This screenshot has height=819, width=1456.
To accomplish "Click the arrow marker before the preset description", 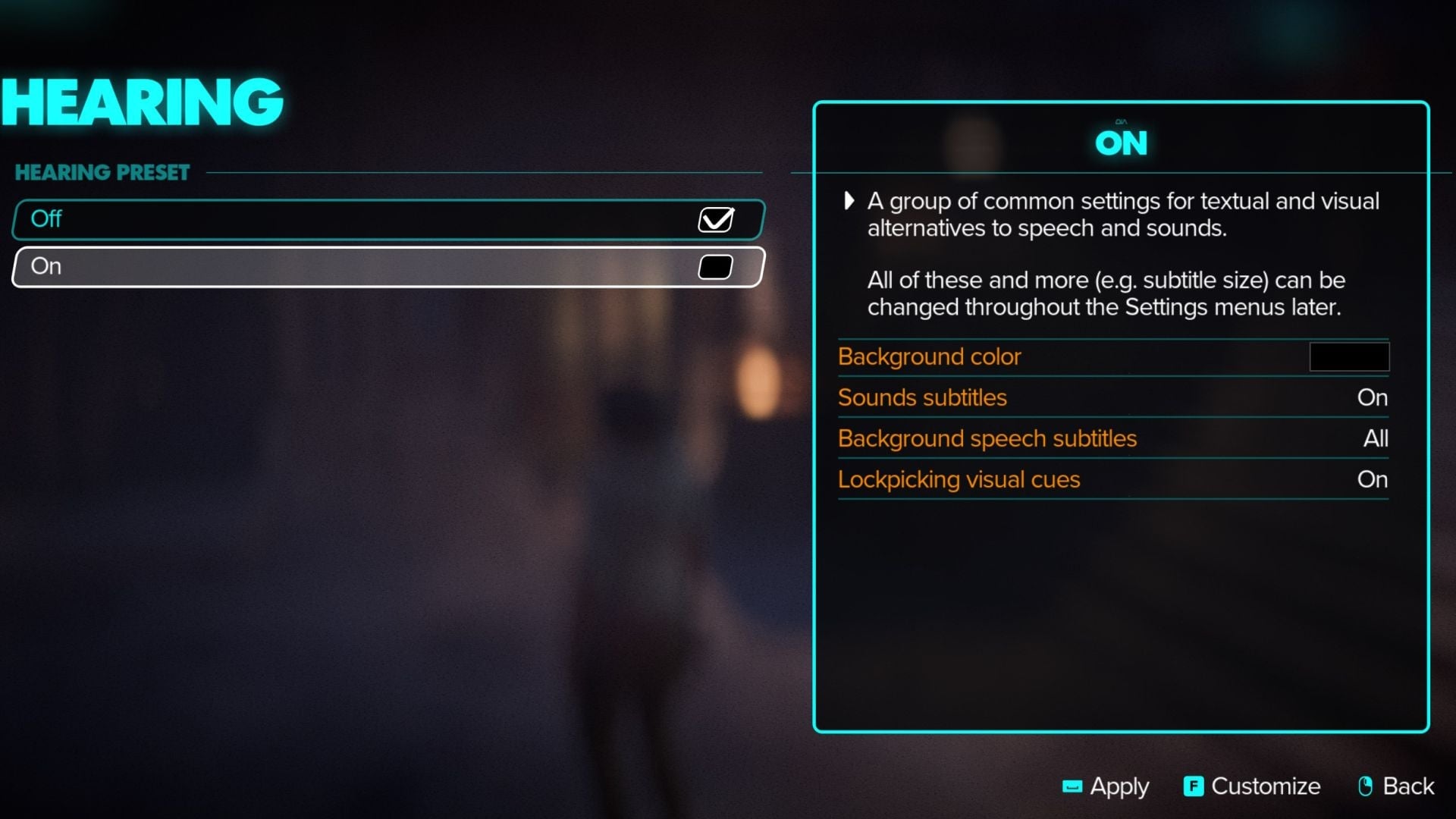I will pos(849,202).
